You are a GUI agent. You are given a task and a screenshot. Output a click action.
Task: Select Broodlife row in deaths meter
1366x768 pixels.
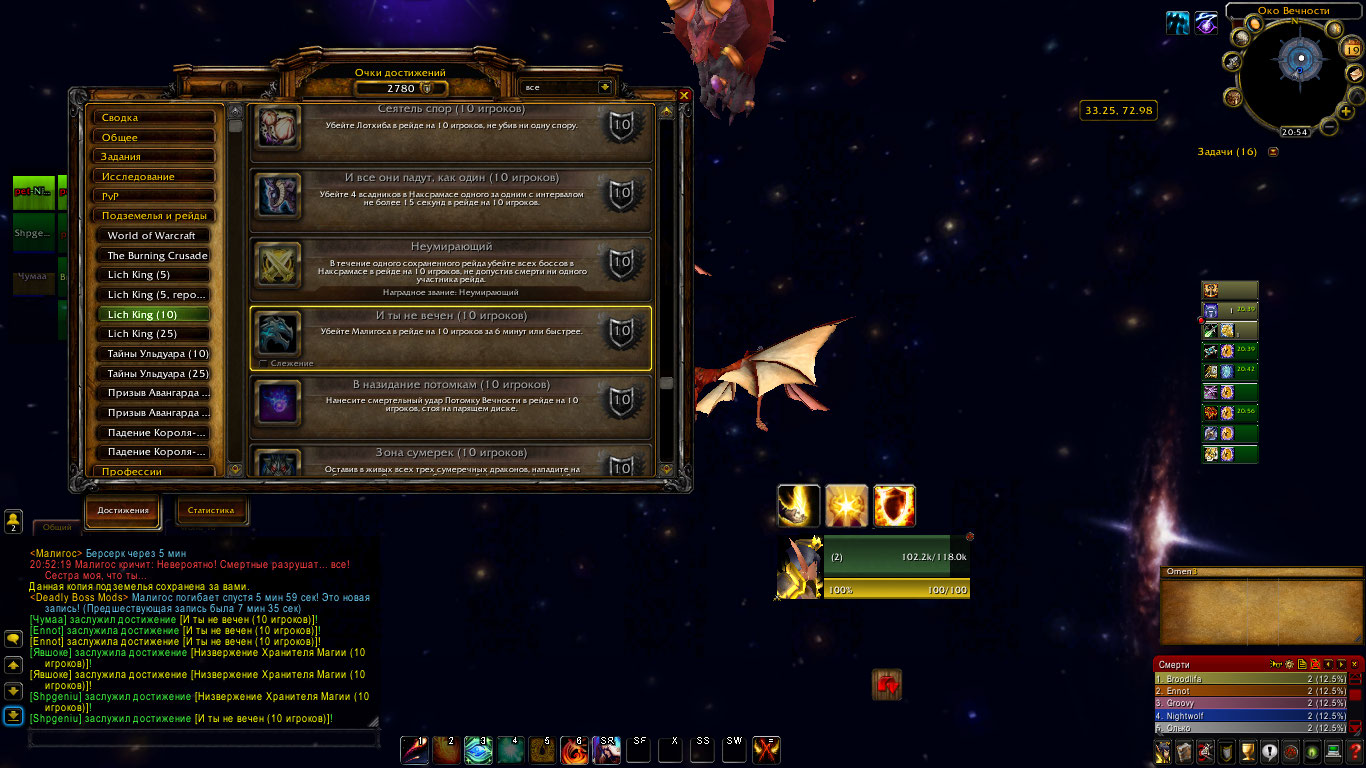(1250, 679)
